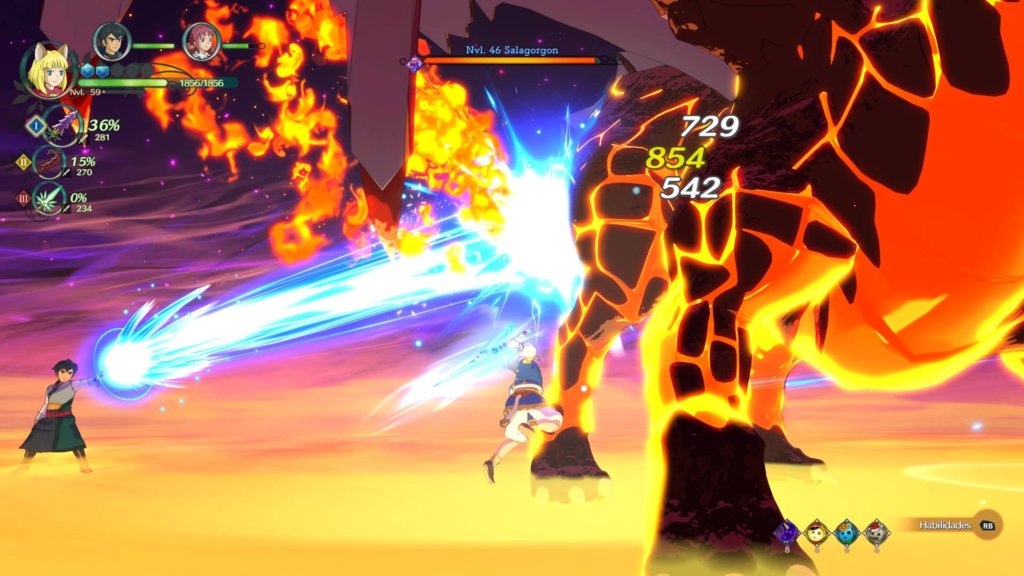Equip weapon III, the green blade
The width and height of the screenshot is (1024, 576).
click(49, 198)
